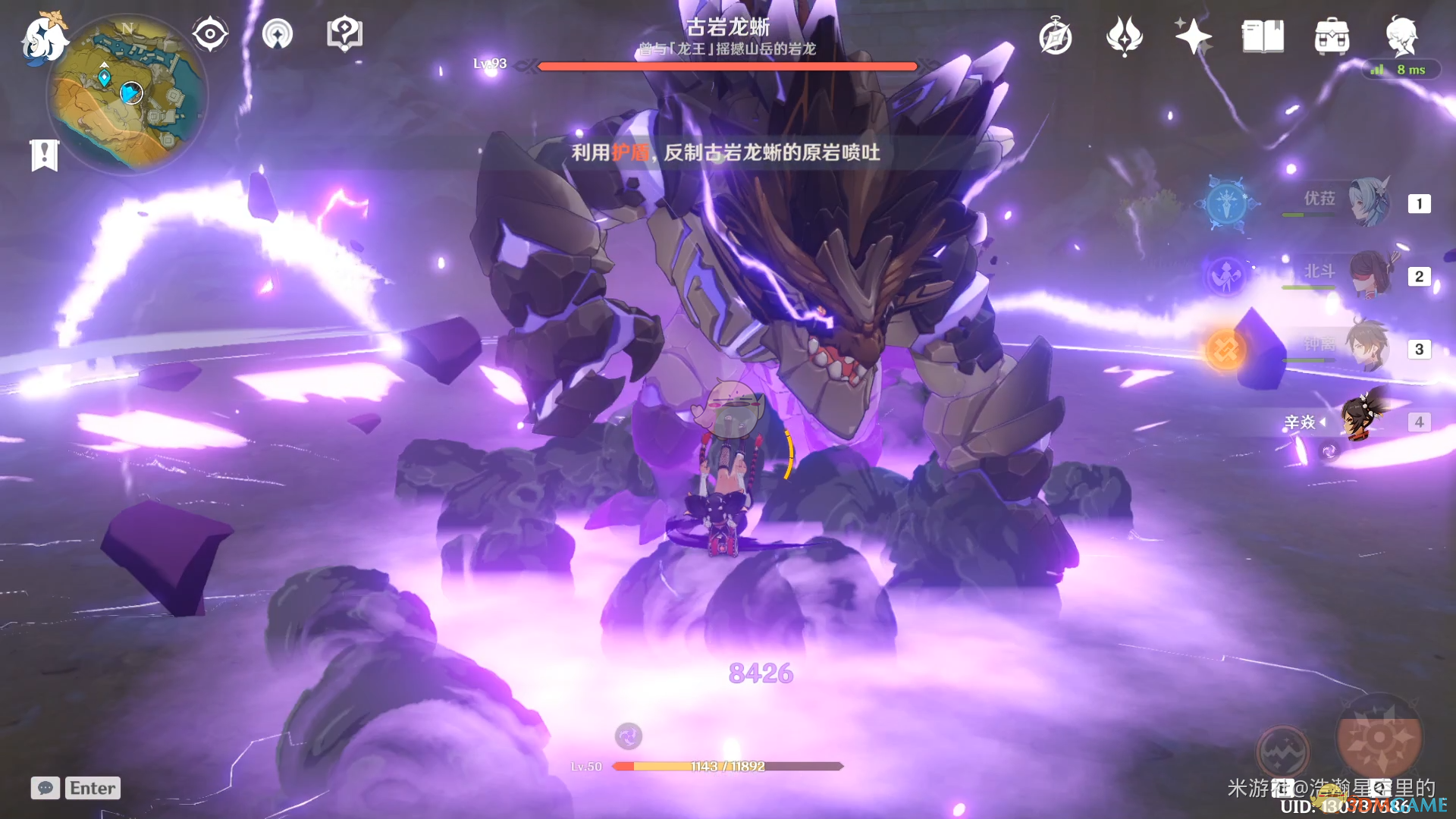The image size is (1456, 819).
Task: Open the chat speech-bubble button
Action: coord(45,788)
